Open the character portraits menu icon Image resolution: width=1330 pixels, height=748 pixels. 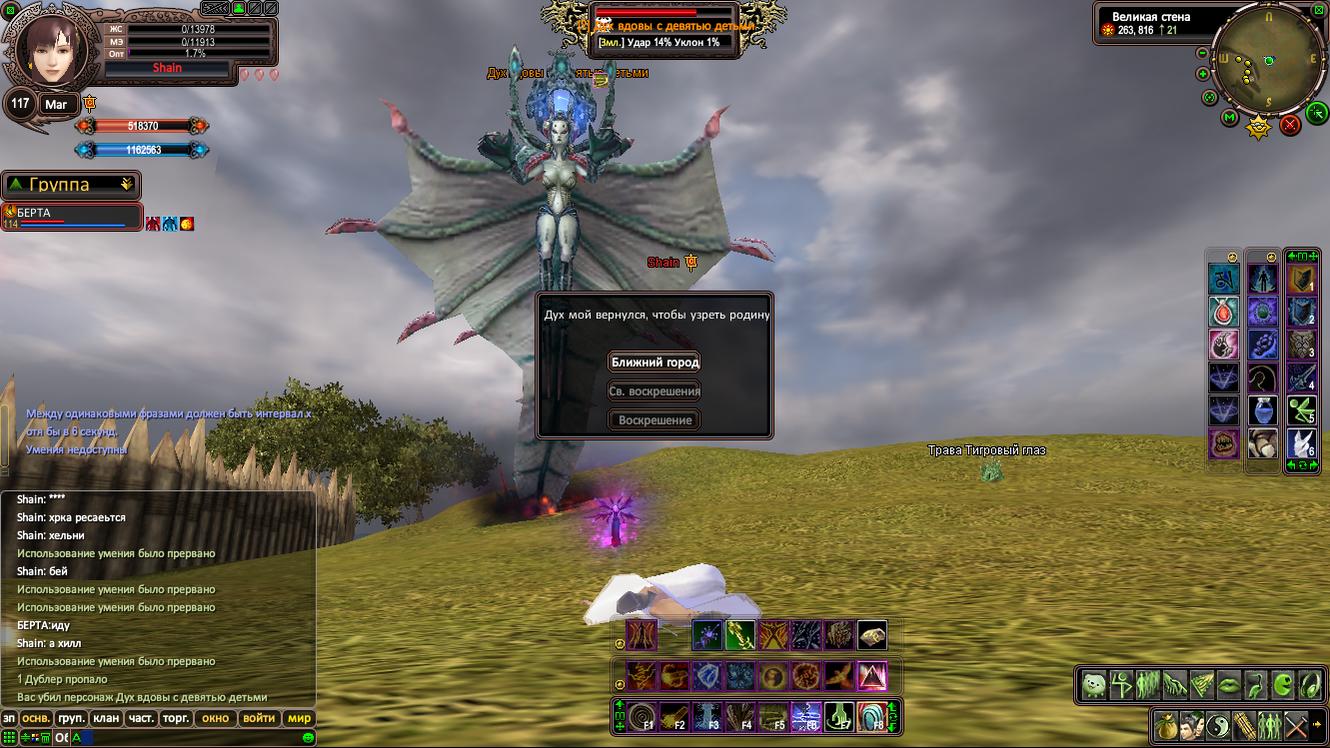point(1191,725)
